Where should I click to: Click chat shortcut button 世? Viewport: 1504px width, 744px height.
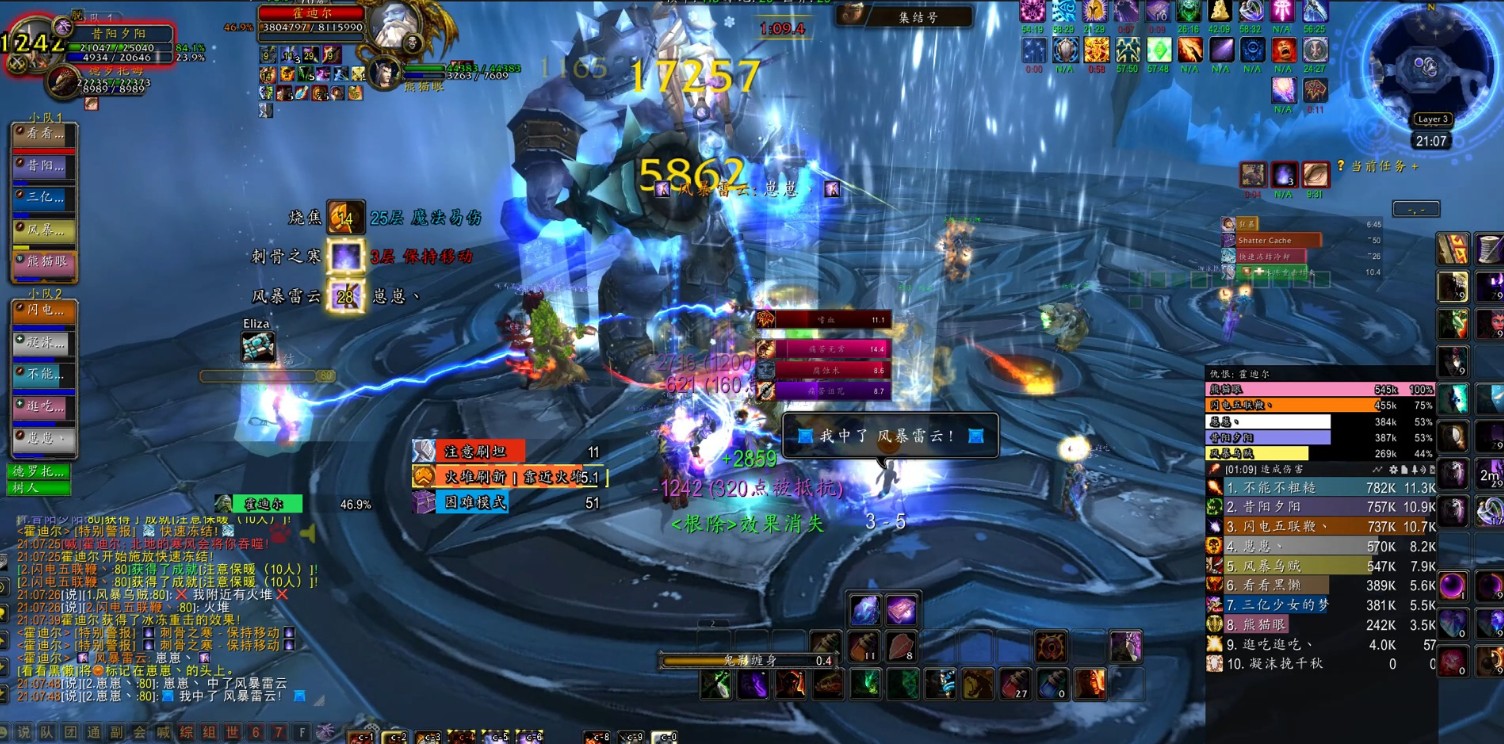coord(232,732)
